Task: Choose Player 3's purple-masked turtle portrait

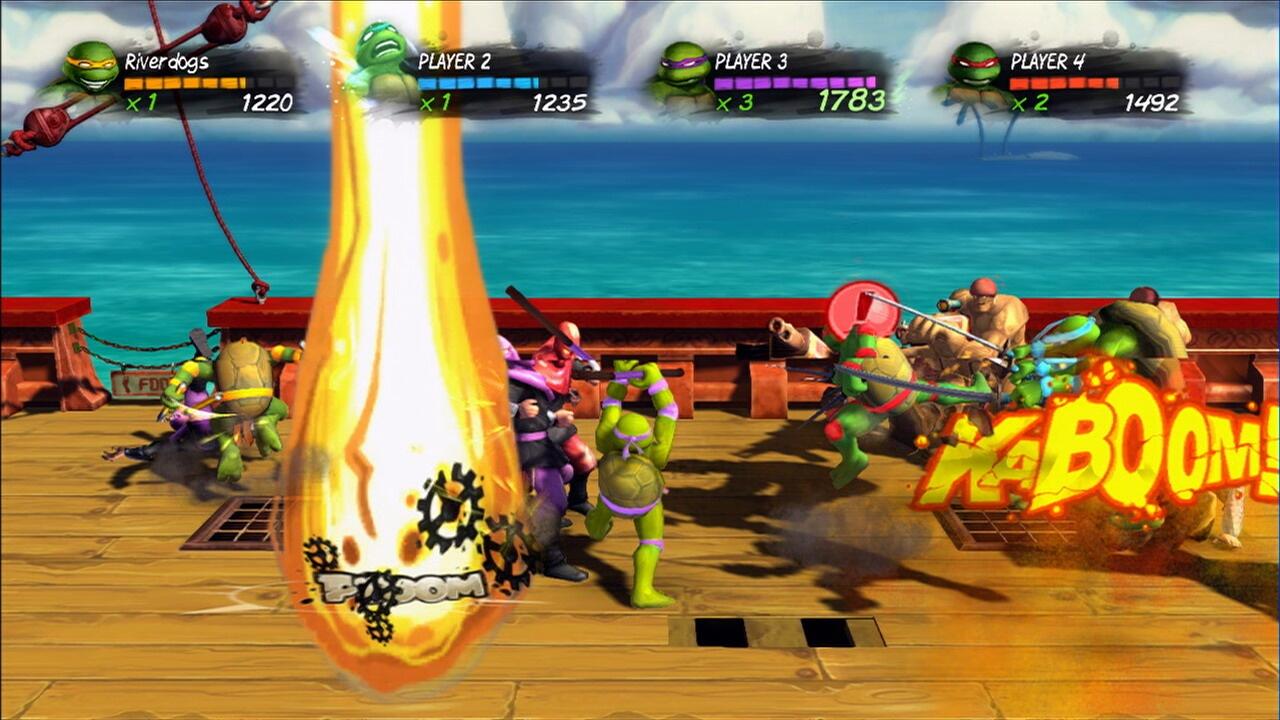Action: tap(682, 70)
